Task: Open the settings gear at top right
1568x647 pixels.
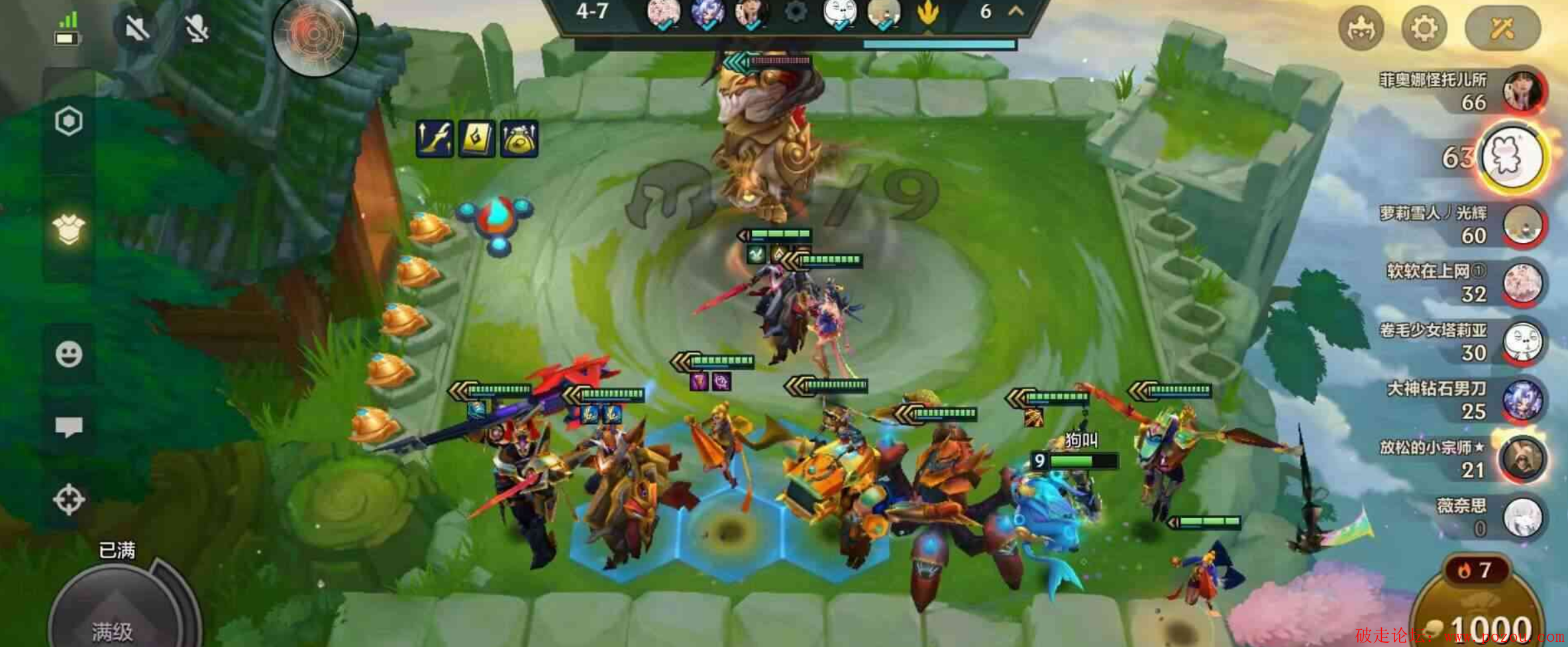Action: (1423, 28)
